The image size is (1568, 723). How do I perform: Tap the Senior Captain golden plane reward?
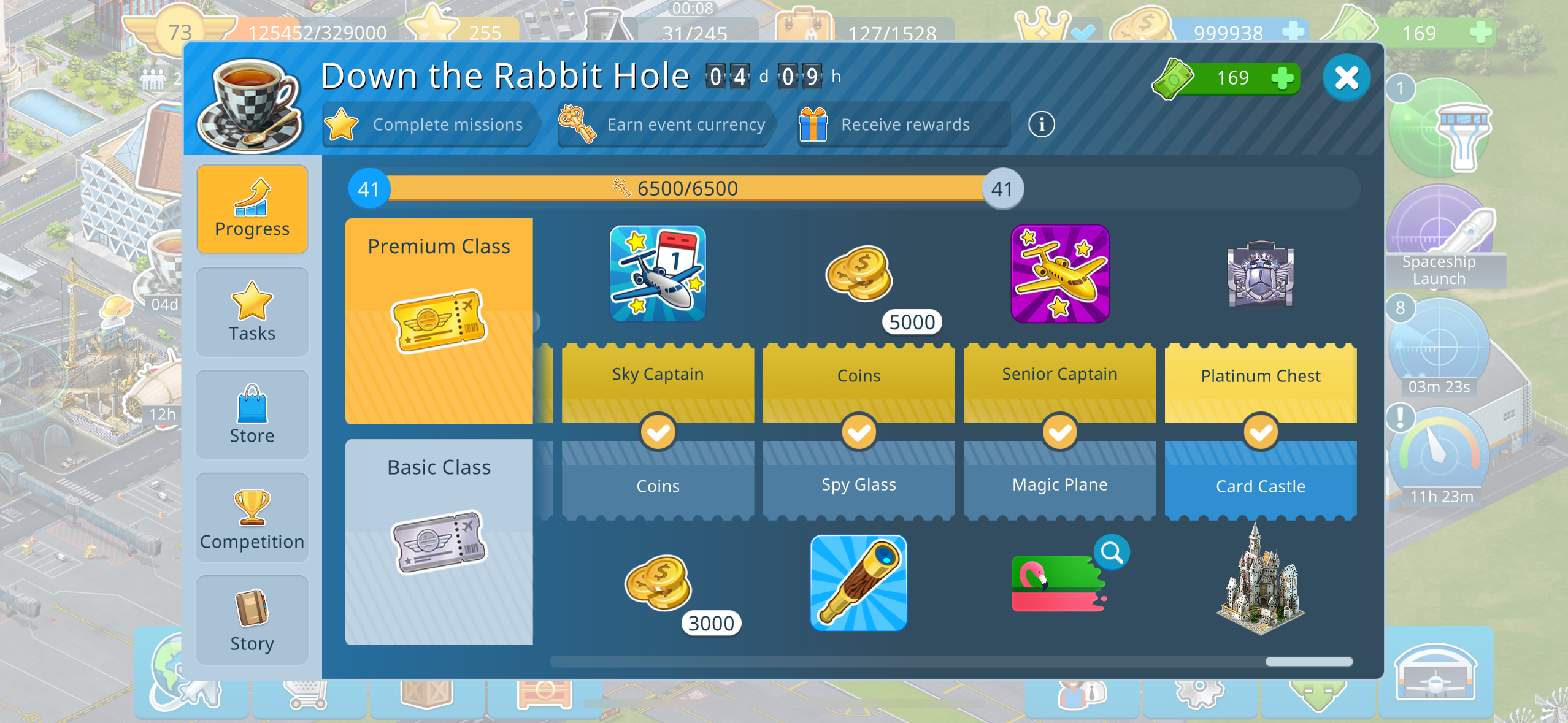pos(1059,274)
